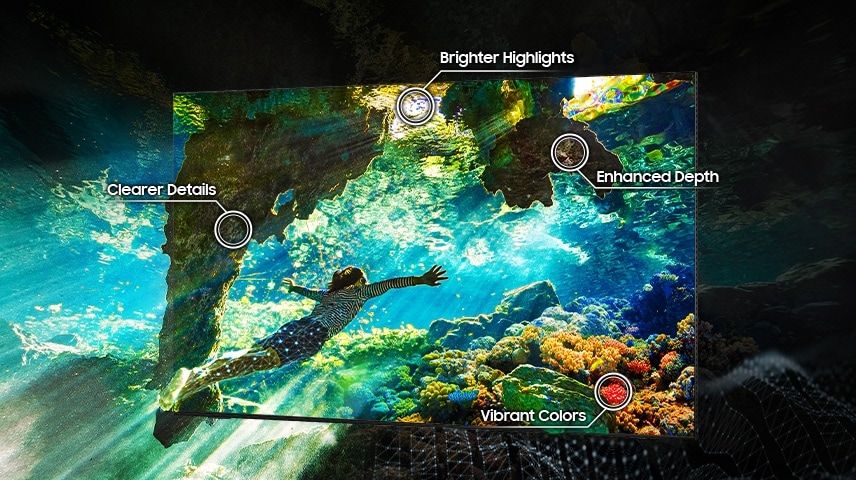
Task: Click the Enhanced Depth callout circle
Action: [x=569, y=152]
